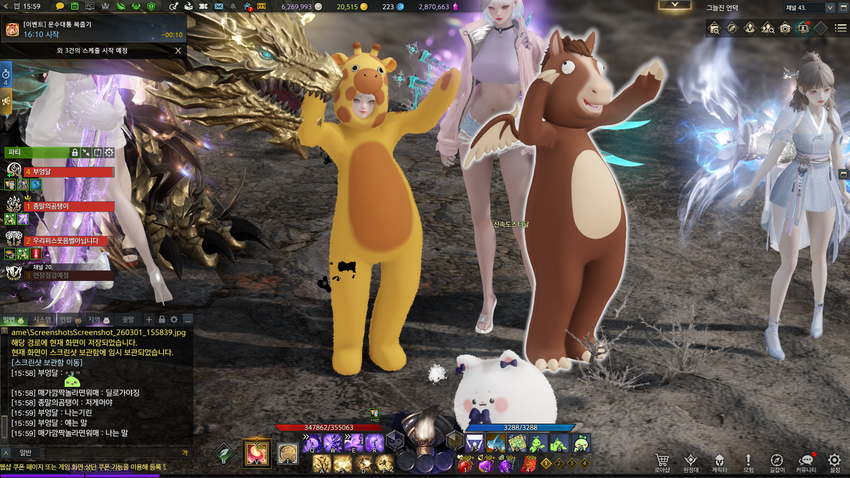The width and height of the screenshot is (850, 478).
Task: Click the chat input field
Action: pyautogui.click(x=100, y=452)
